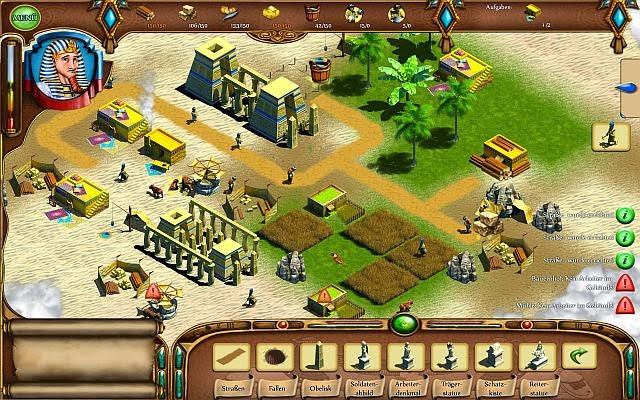Select the Obelisk build option
The width and height of the screenshot is (640, 400).
[x=318, y=356]
